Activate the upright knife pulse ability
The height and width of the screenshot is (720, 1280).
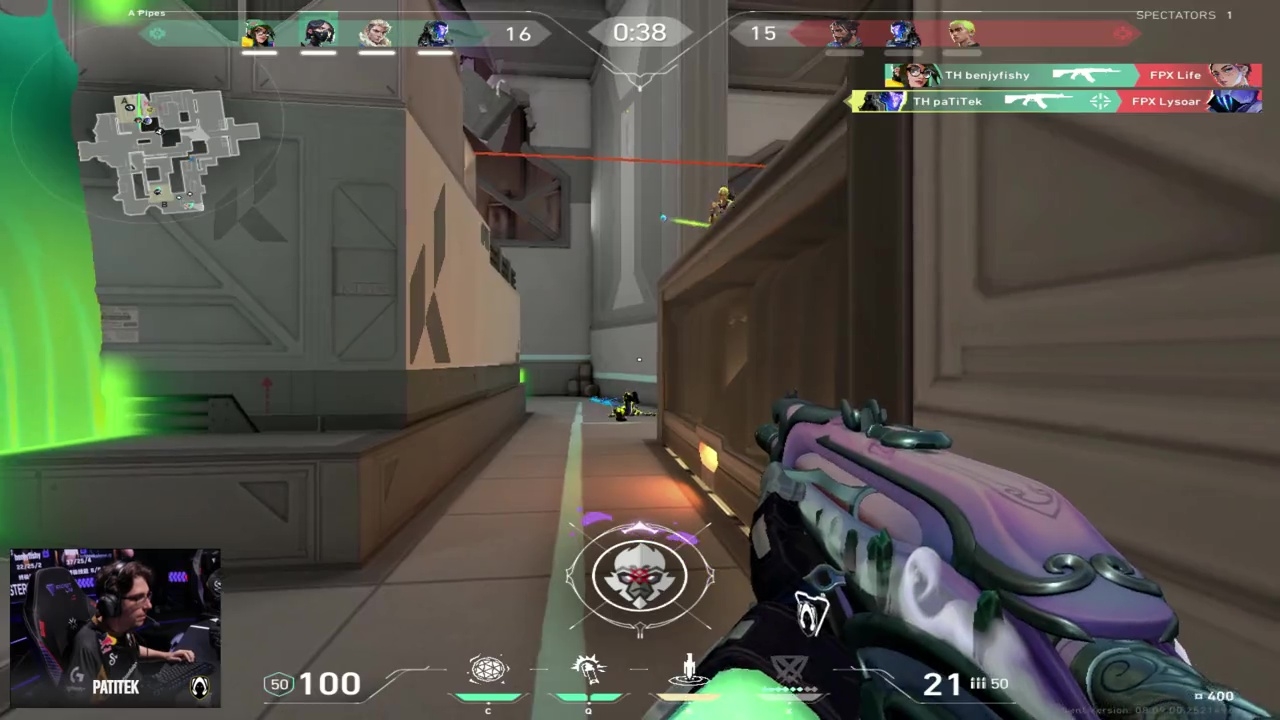point(689,670)
